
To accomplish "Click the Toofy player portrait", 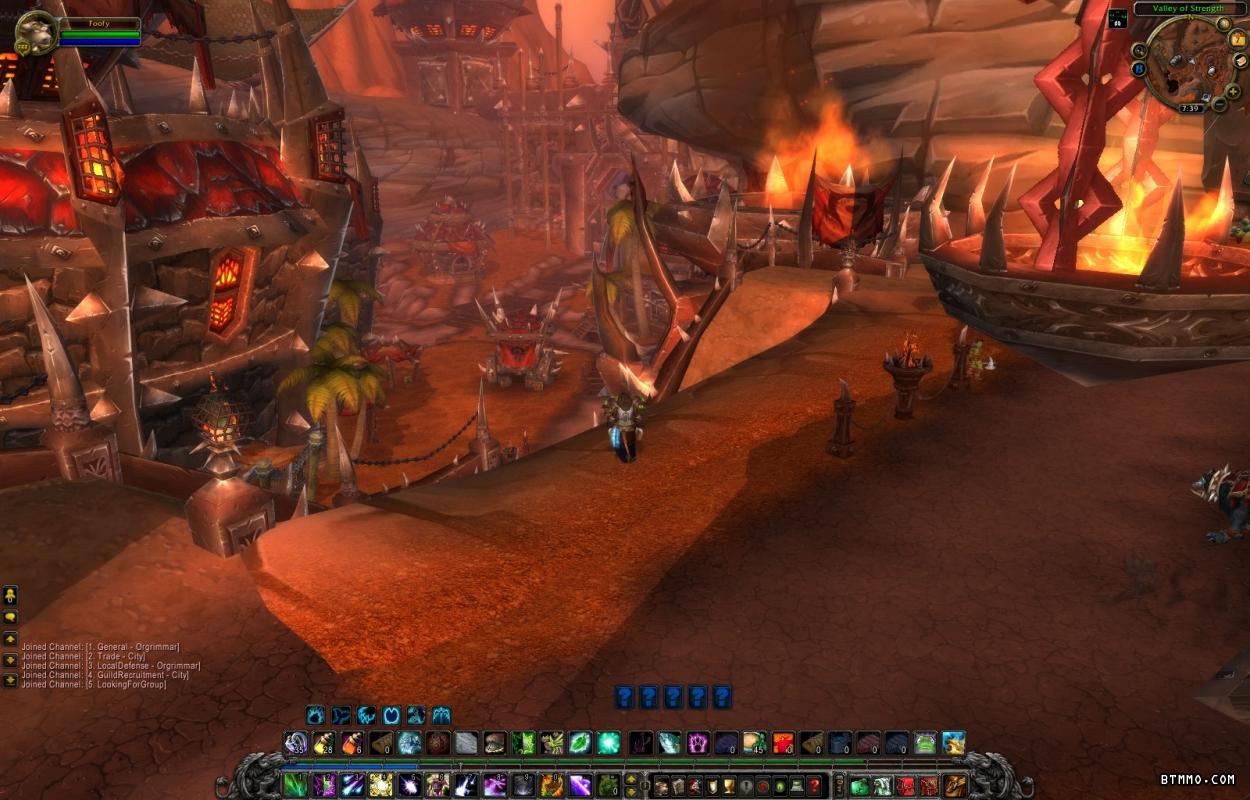I will pos(34,32).
